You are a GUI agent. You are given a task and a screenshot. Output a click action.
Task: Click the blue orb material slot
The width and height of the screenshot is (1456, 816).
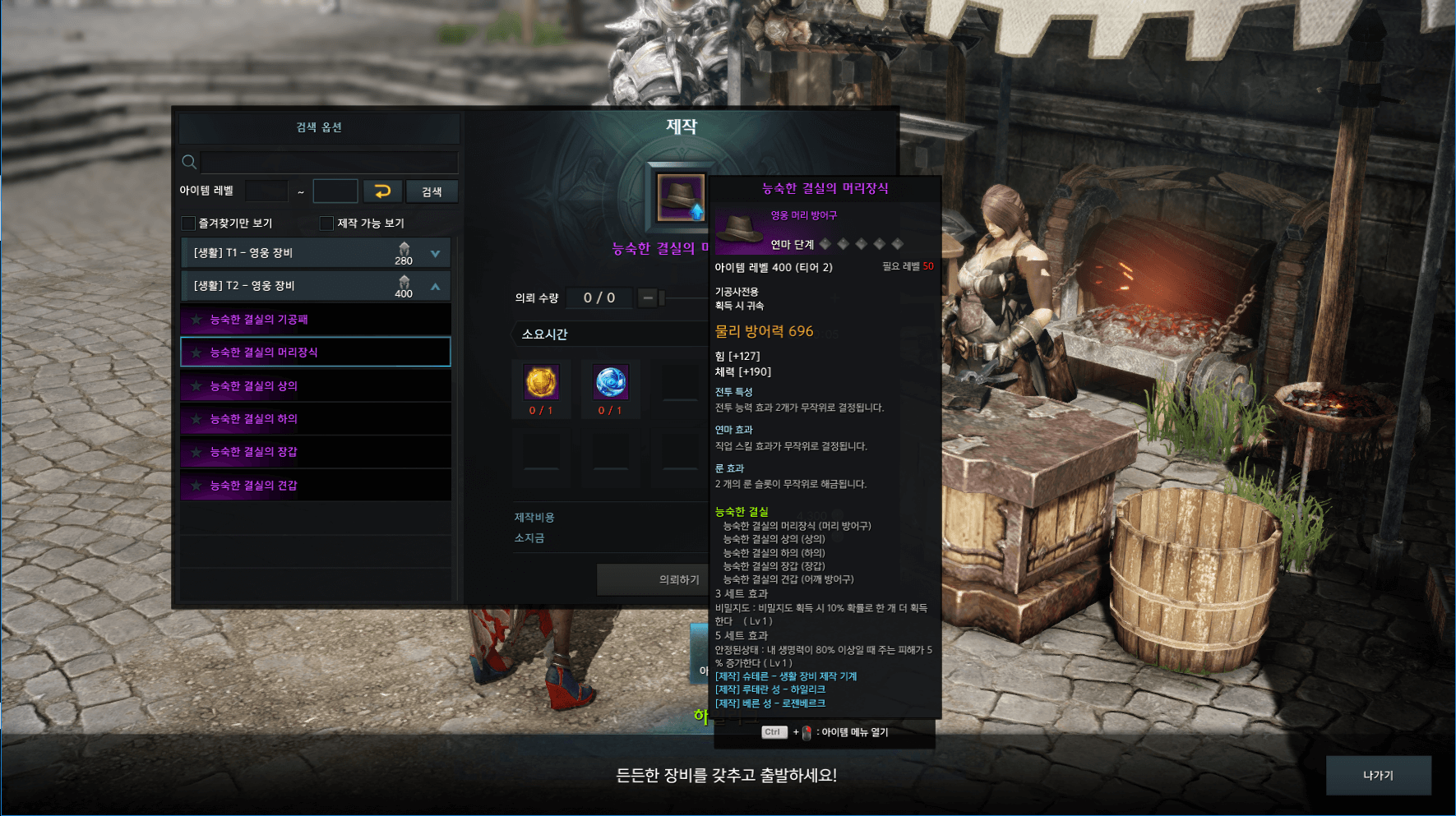(611, 382)
